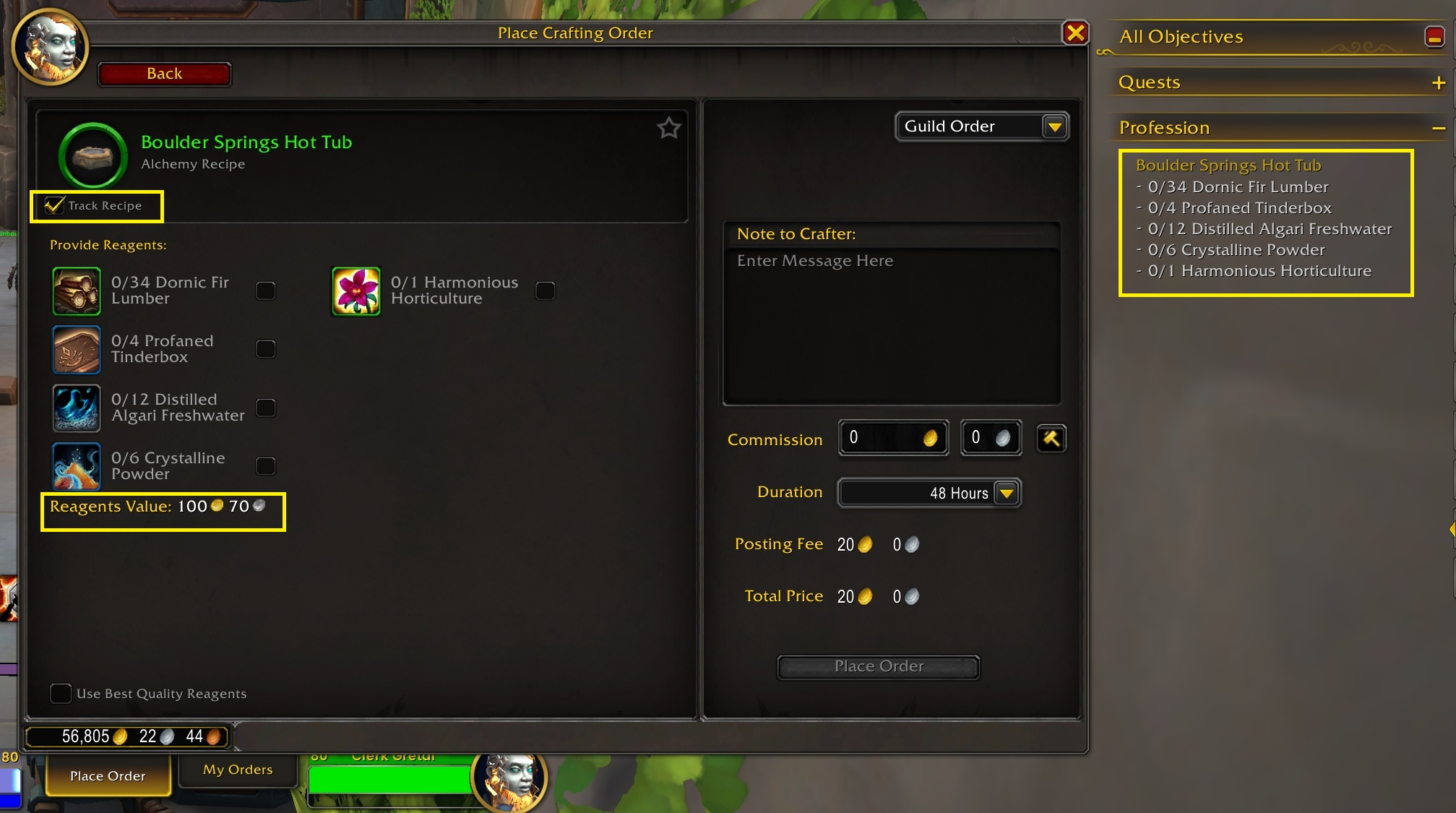
Task: Enable Use Best Quality Reagents
Action: 61,694
